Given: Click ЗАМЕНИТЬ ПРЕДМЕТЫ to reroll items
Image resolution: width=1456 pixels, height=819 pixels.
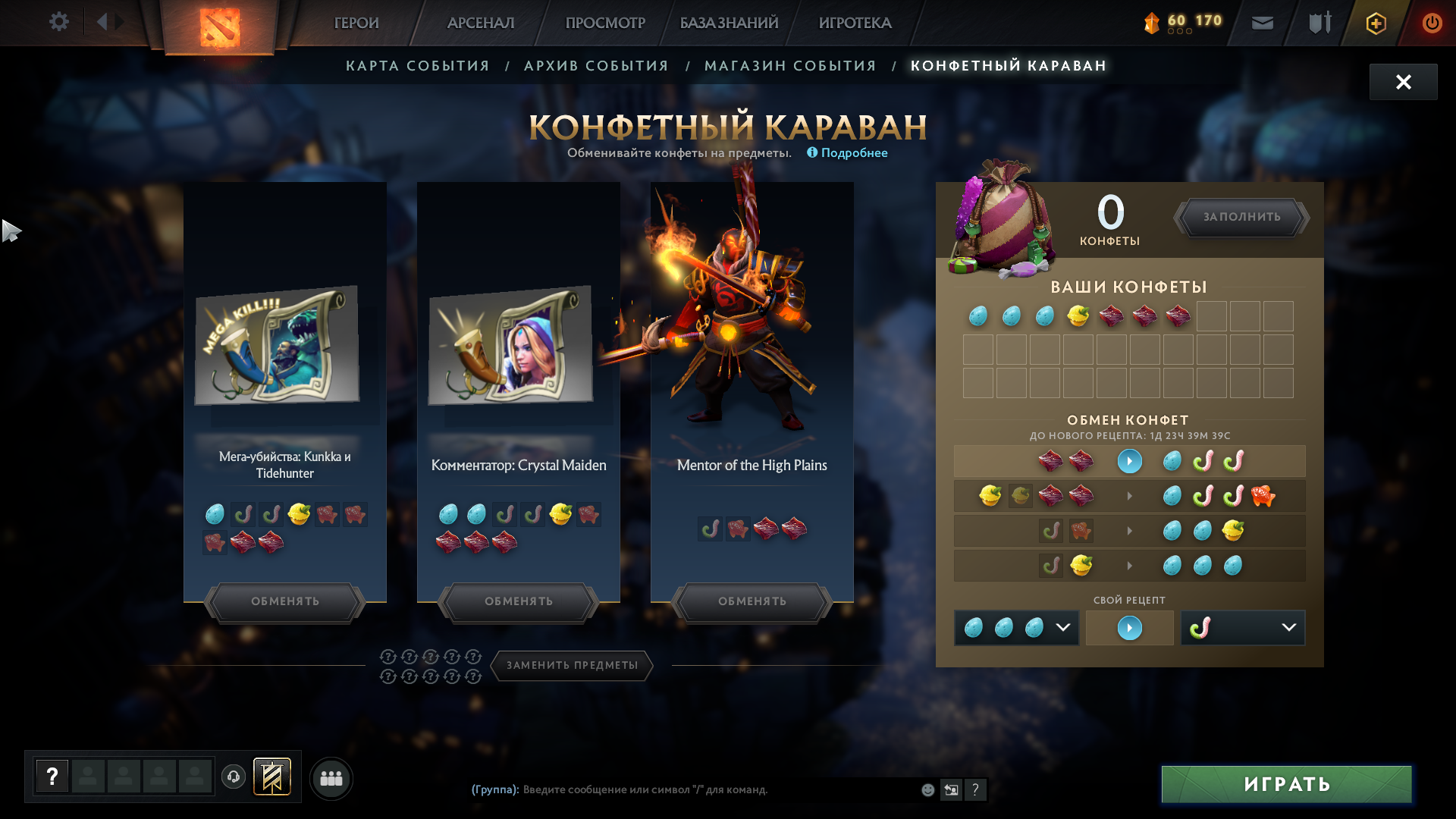Looking at the screenshot, I should click(573, 665).
